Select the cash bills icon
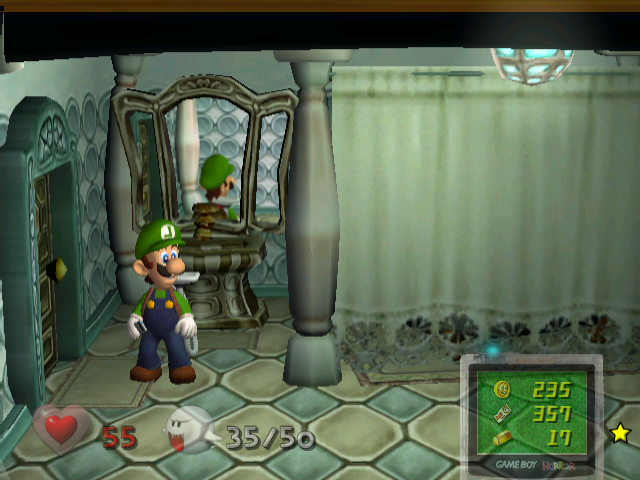 tap(502, 413)
